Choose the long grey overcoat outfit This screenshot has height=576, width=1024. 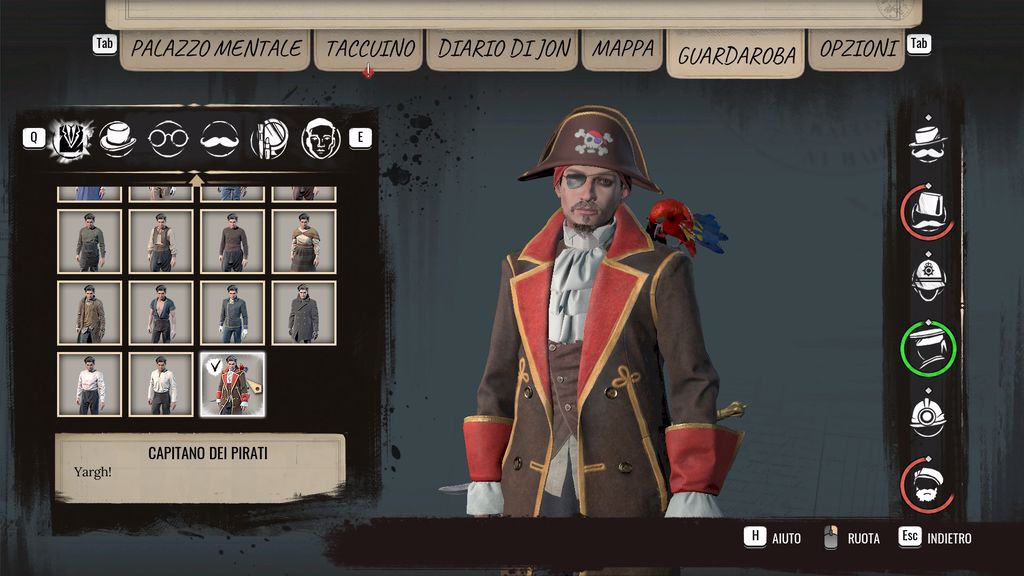(304, 313)
